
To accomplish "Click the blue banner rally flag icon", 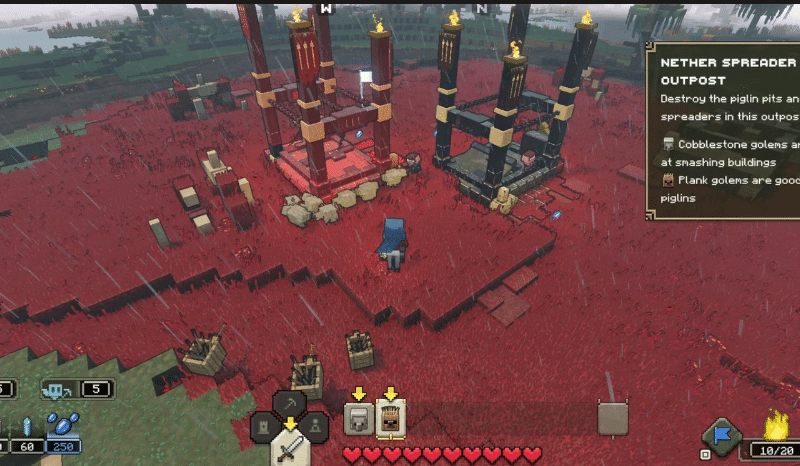I will tap(721, 436).
